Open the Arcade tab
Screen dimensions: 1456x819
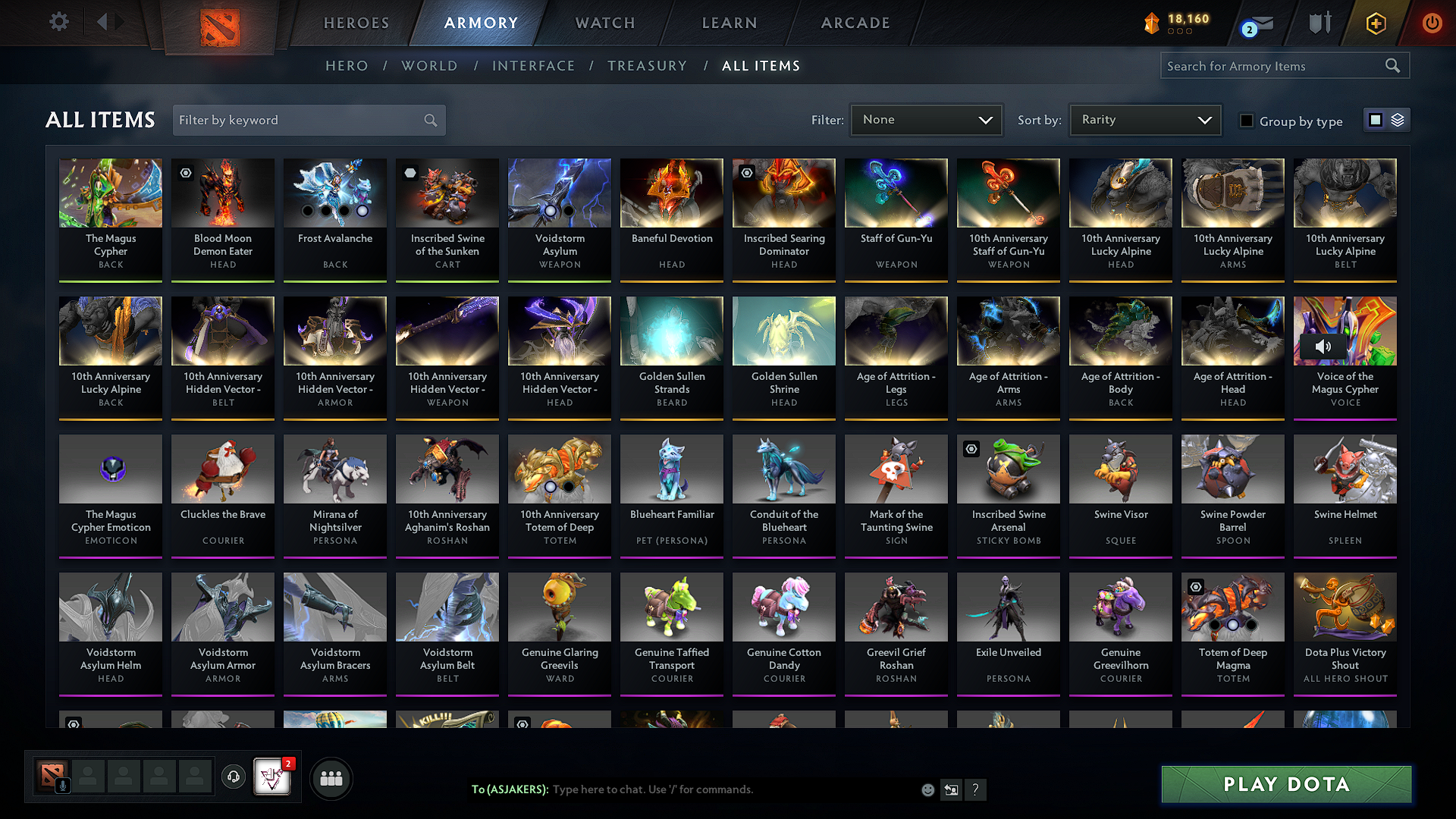tap(855, 23)
